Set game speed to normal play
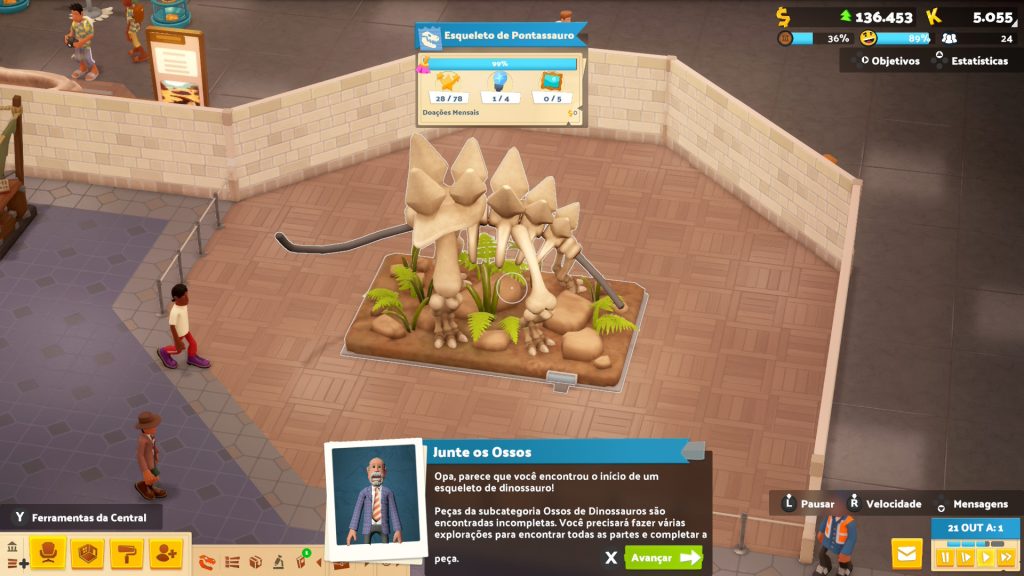The height and width of the screenshot is (576, 1024). point(985,557)
